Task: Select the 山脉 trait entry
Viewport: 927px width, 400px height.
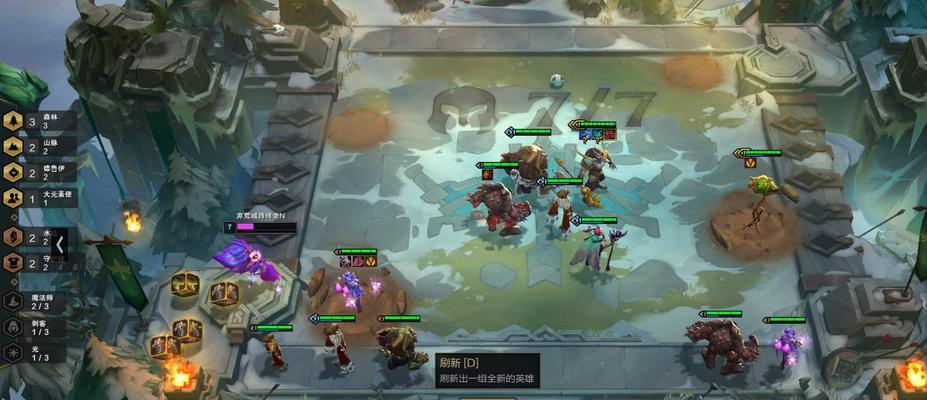Action: click(40, 147)
